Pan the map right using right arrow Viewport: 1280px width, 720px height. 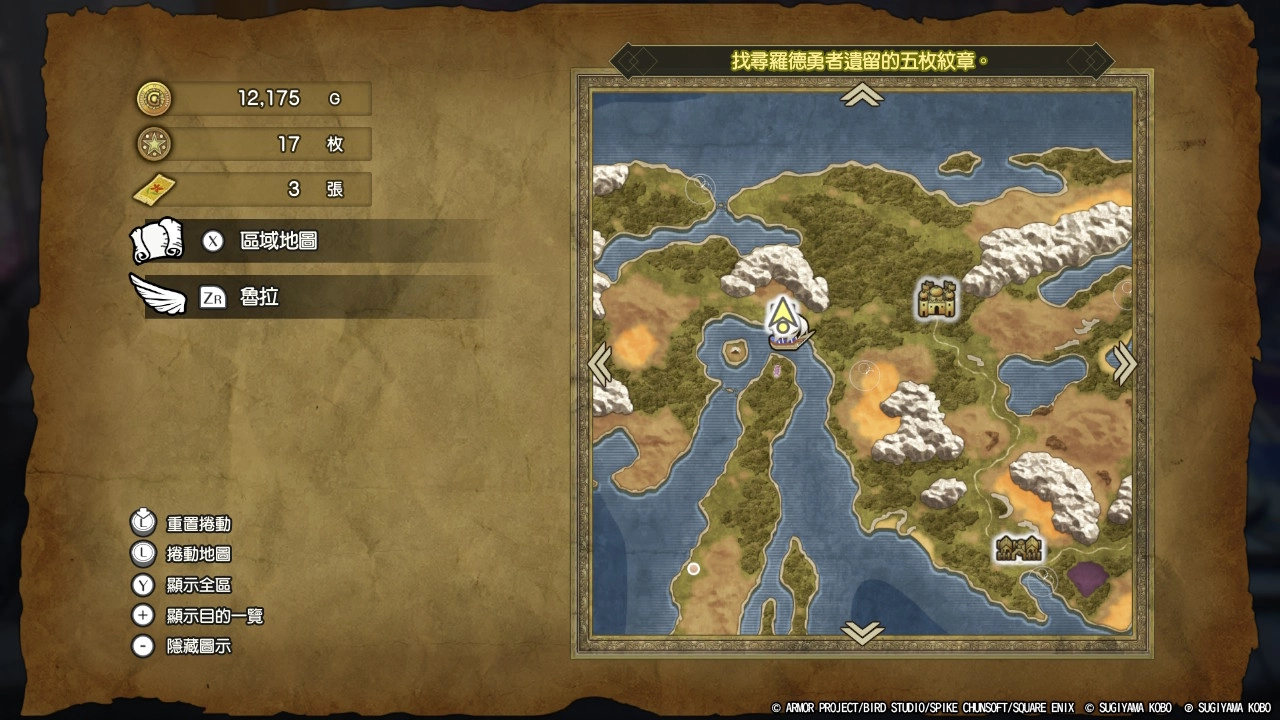pyautogui.click(x=1124, y=363)
